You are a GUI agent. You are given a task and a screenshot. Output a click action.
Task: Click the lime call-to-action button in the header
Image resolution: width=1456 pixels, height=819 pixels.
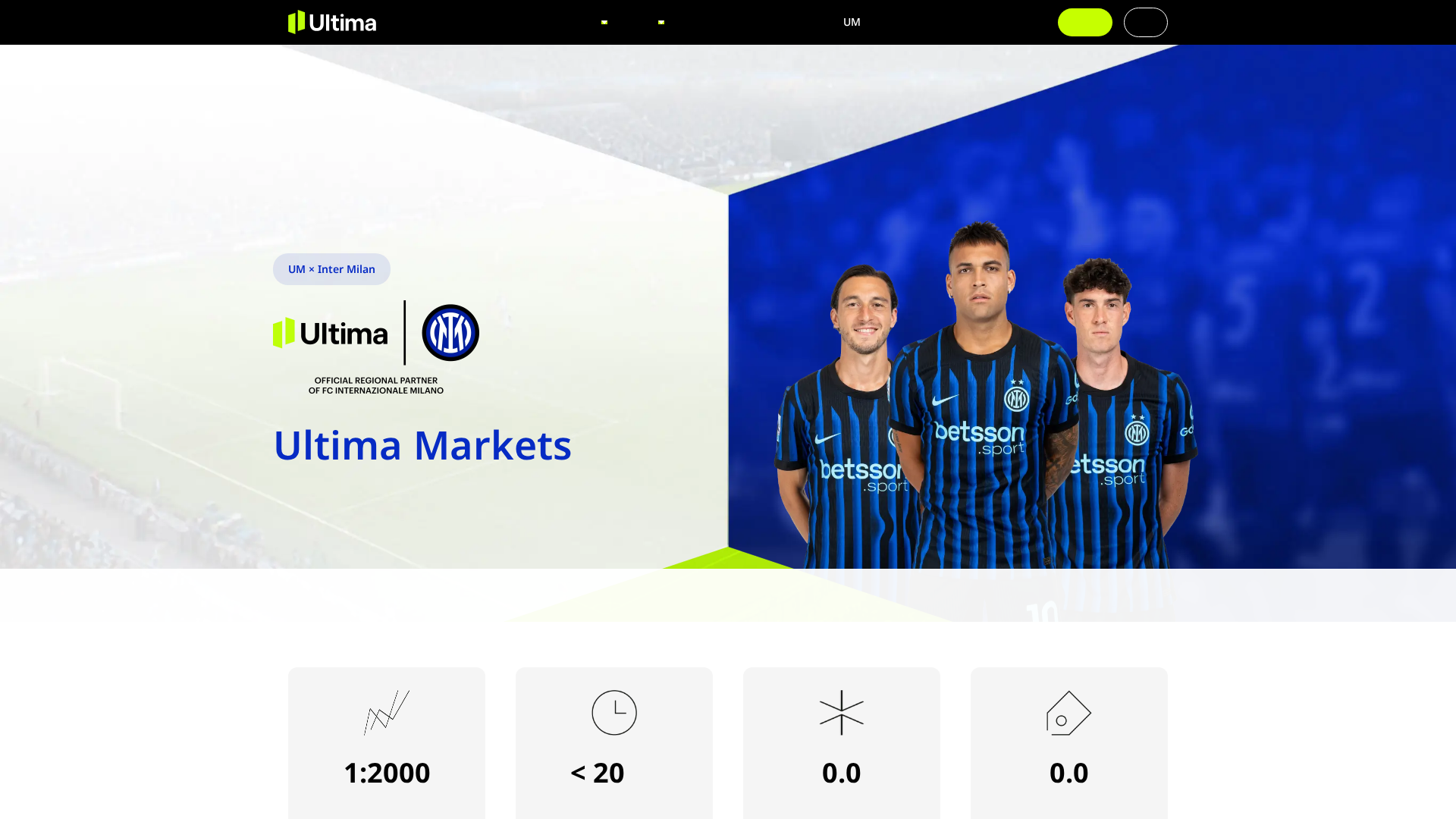pyautogui.click(x=1084, y=22)
